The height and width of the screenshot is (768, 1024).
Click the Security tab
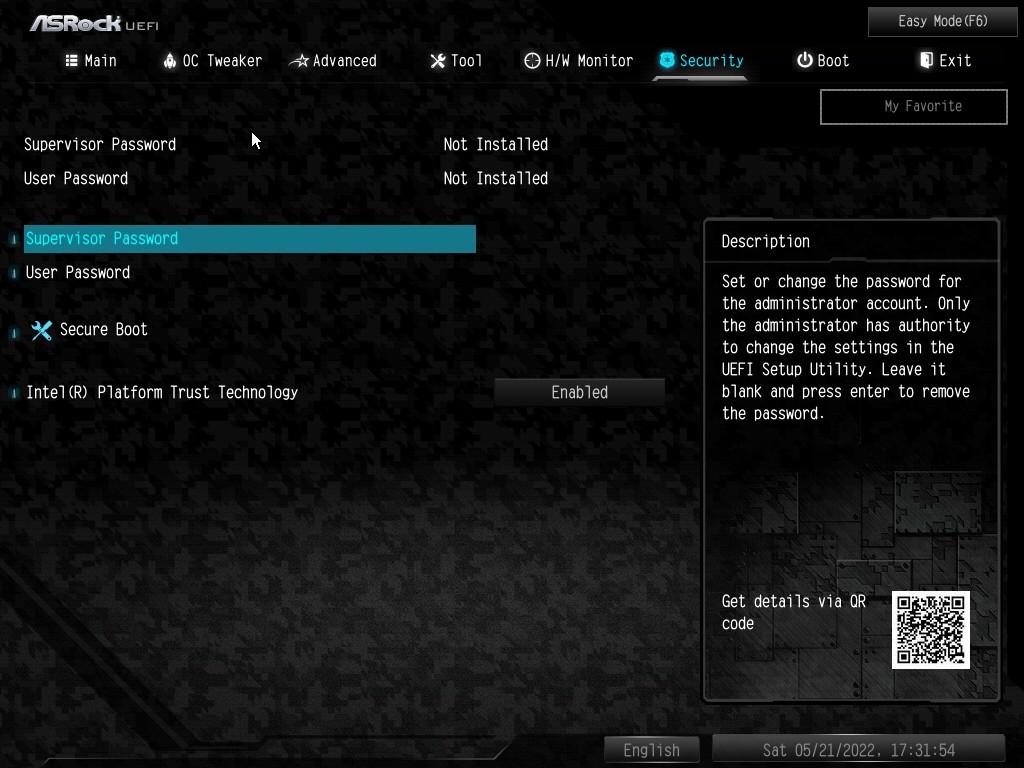click(701, 61)
